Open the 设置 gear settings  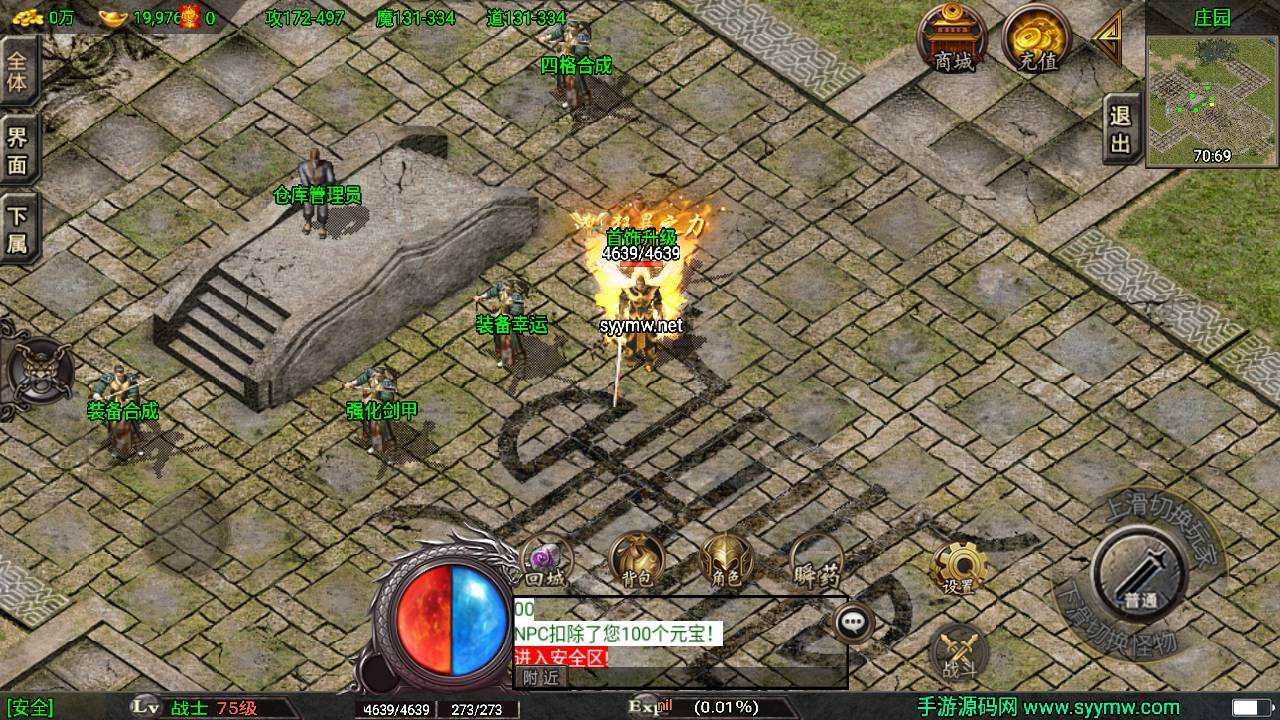957,569
